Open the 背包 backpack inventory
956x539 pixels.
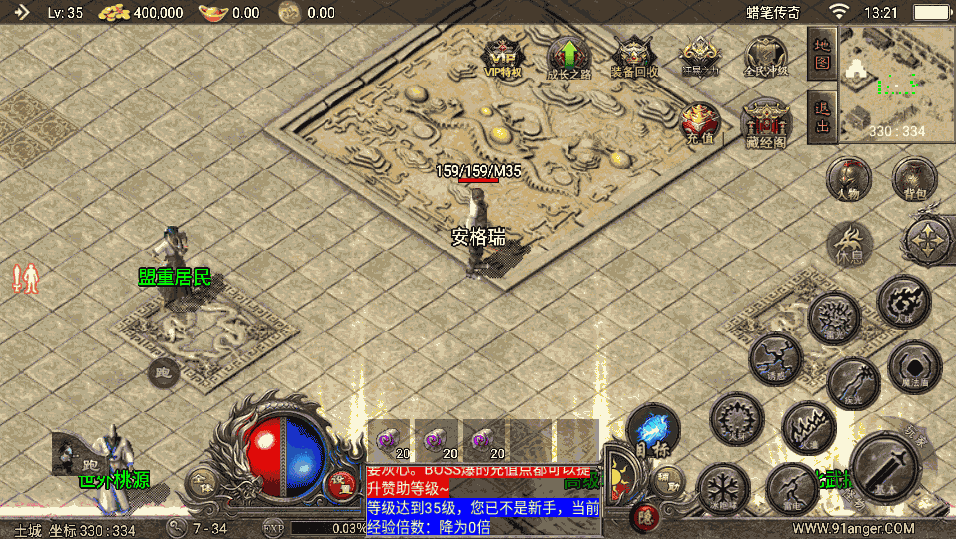[x=914, y=180]
